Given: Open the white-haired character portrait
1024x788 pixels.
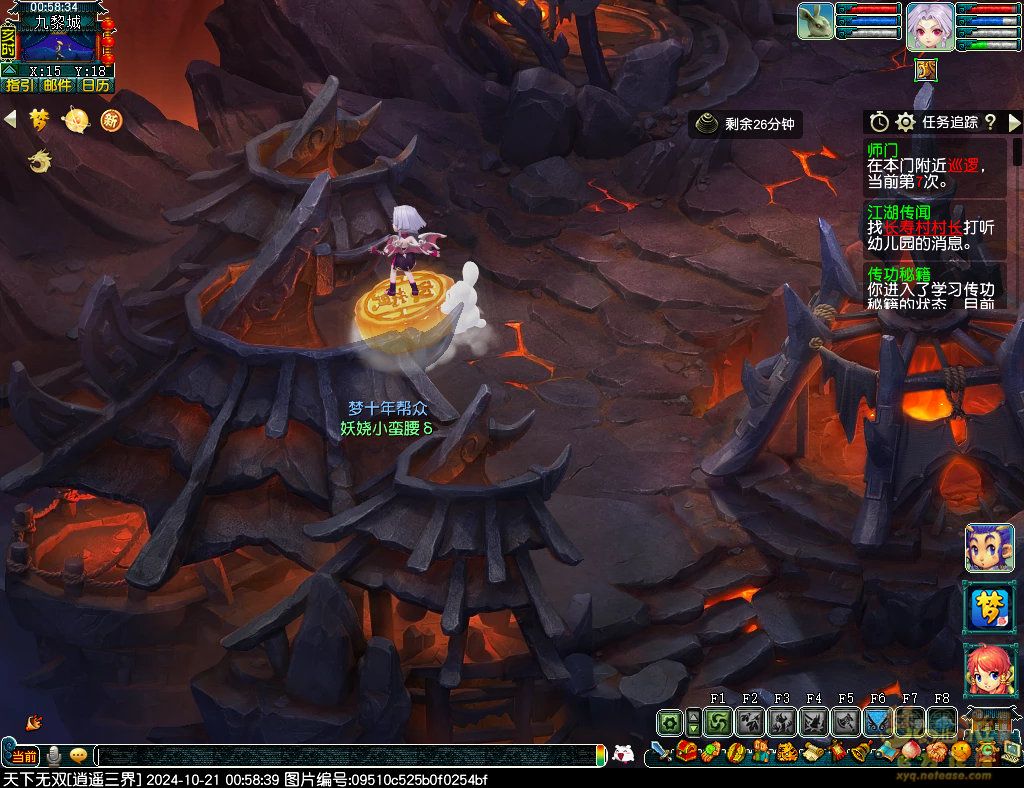Looking at the screenshot, I should tap(930, 26).
